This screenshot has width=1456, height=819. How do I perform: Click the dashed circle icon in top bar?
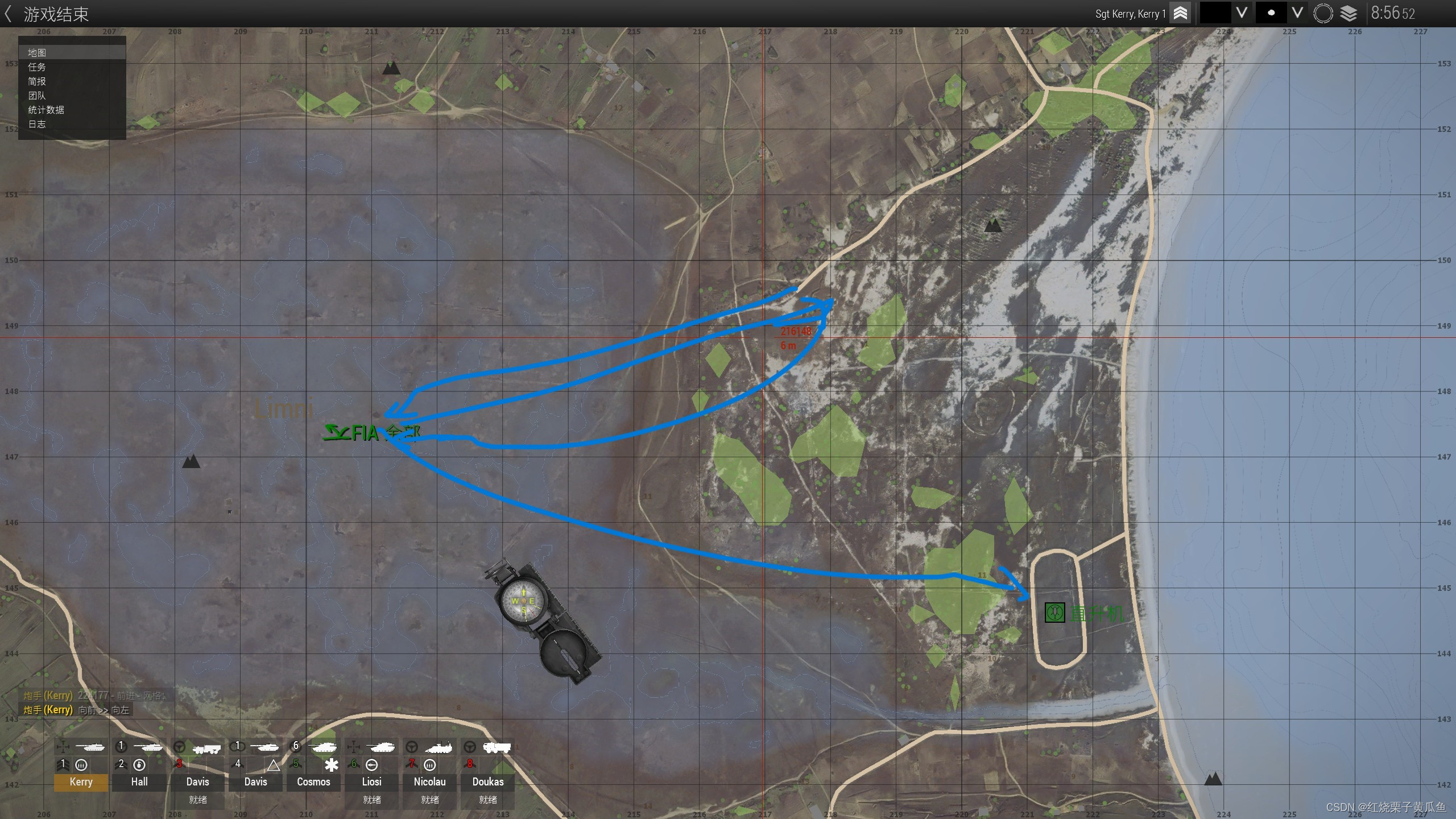pyautogui.click(x=1323, y=14)
